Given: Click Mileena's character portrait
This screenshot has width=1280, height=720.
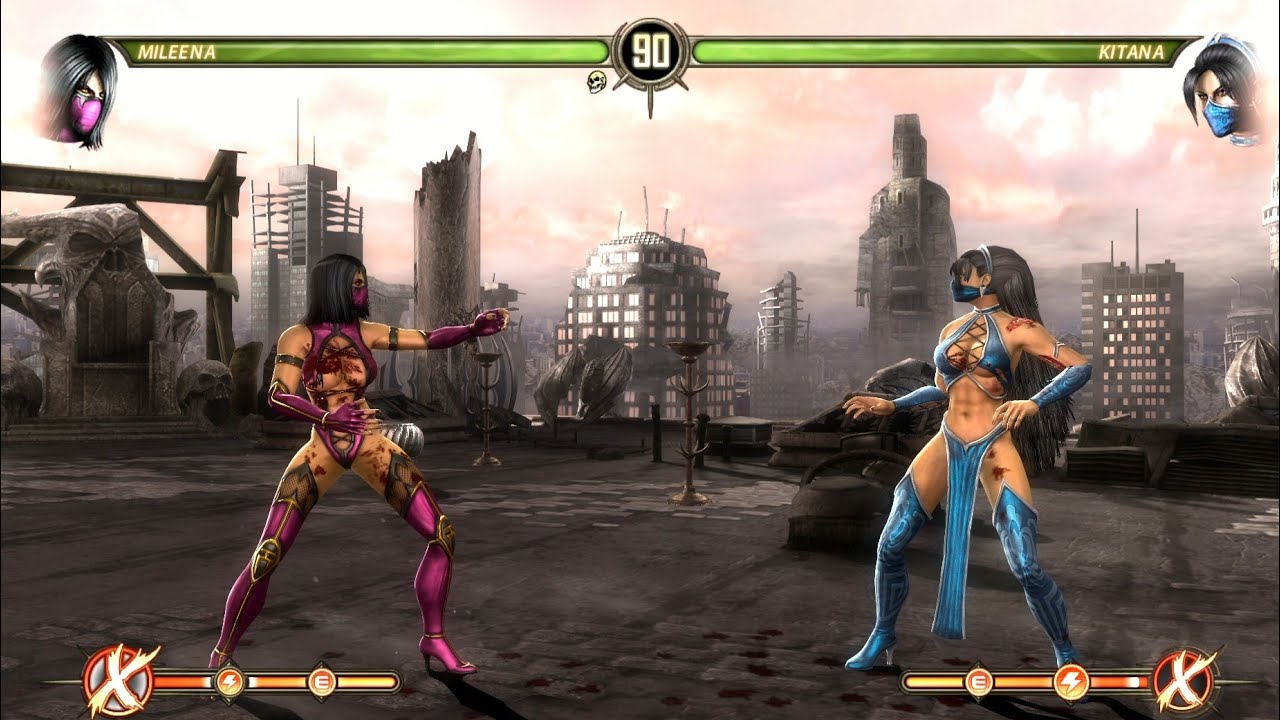Looking at the screenshot, I should click(x=79, y=90).
